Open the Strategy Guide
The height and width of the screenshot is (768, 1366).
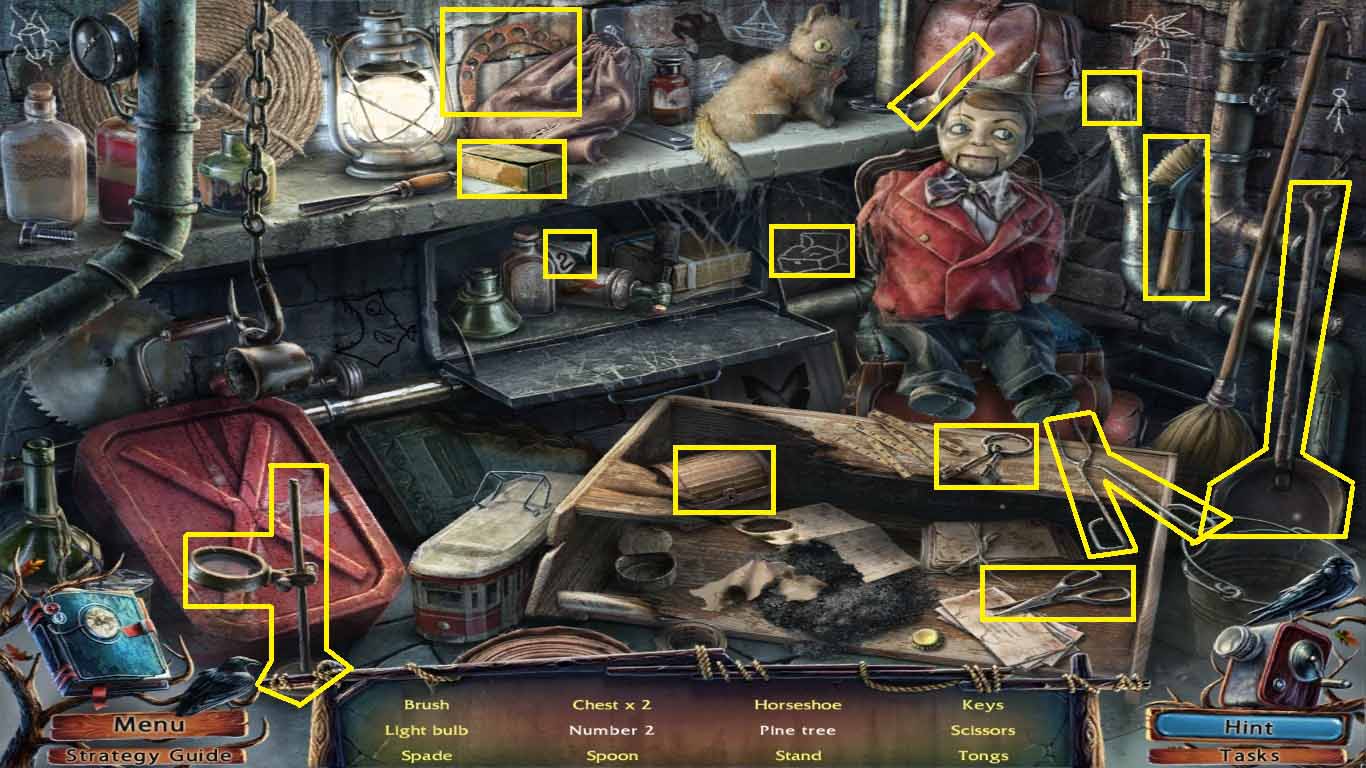click(148, 756)
